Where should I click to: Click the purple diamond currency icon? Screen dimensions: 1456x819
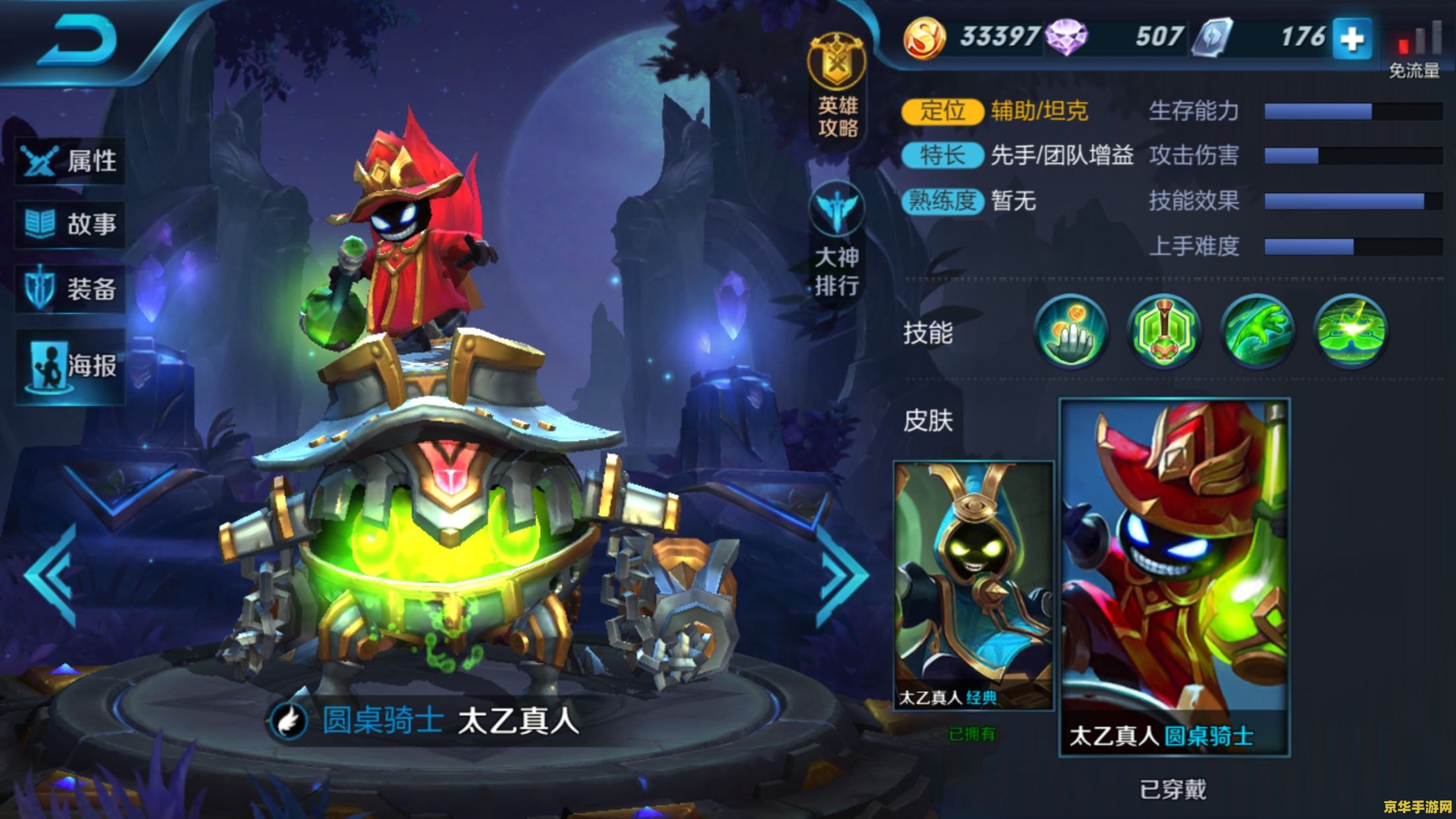point(1066,38)
